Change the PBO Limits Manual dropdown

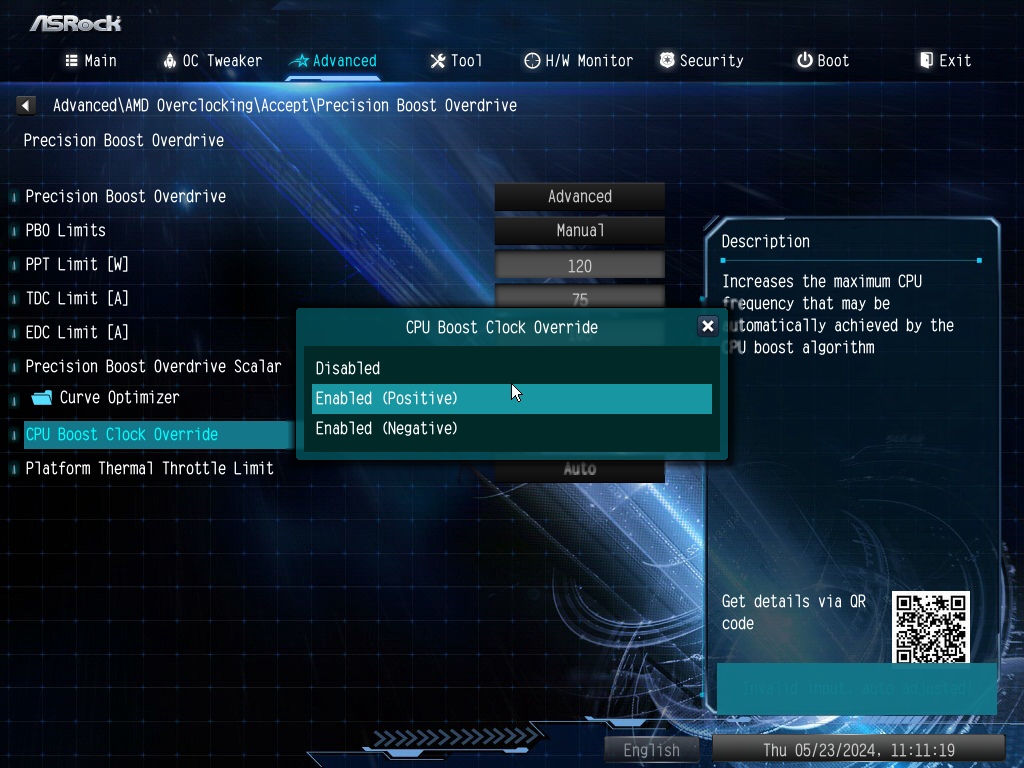[579, 231]
